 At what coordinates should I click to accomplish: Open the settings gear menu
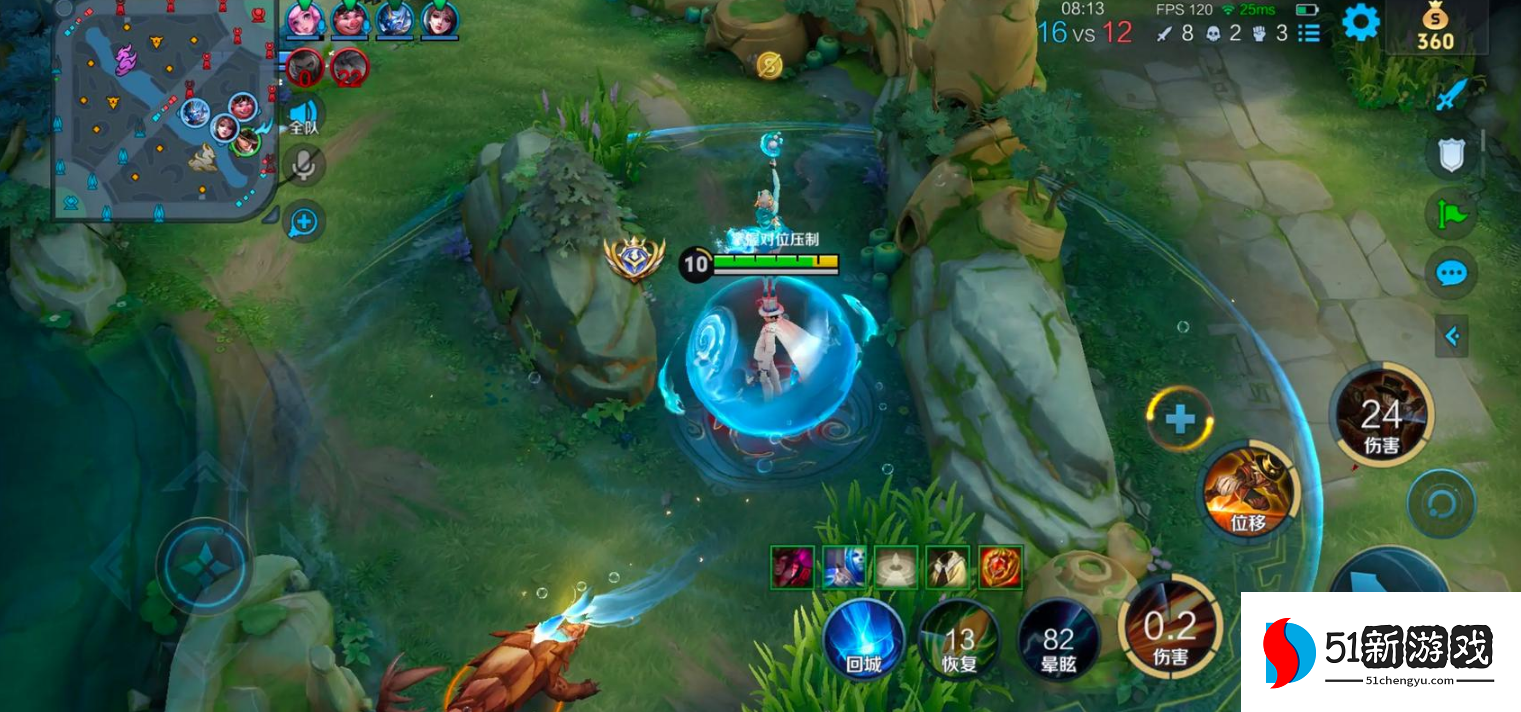(x=1360, y=22)
